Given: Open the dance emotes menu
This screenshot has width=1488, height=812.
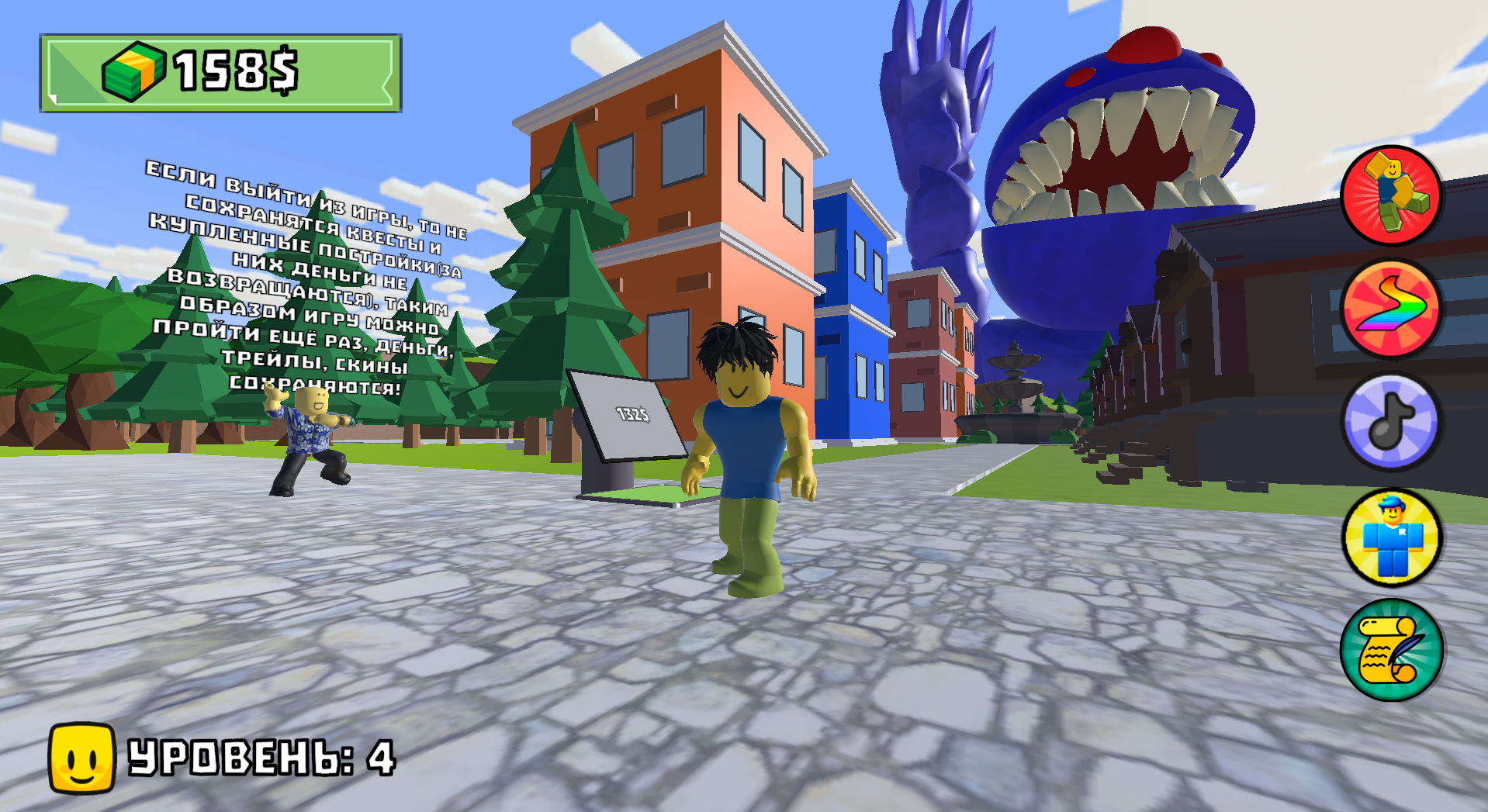Looking at the screenshot, I should coord(1393,195).
